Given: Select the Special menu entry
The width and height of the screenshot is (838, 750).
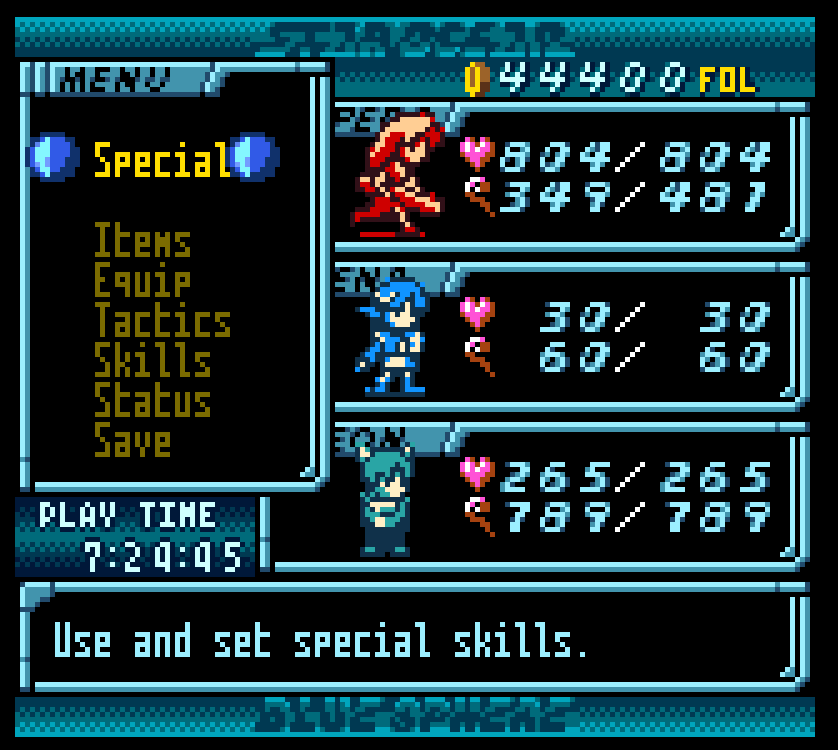Looking at the screenshot, I should [161, 160].
